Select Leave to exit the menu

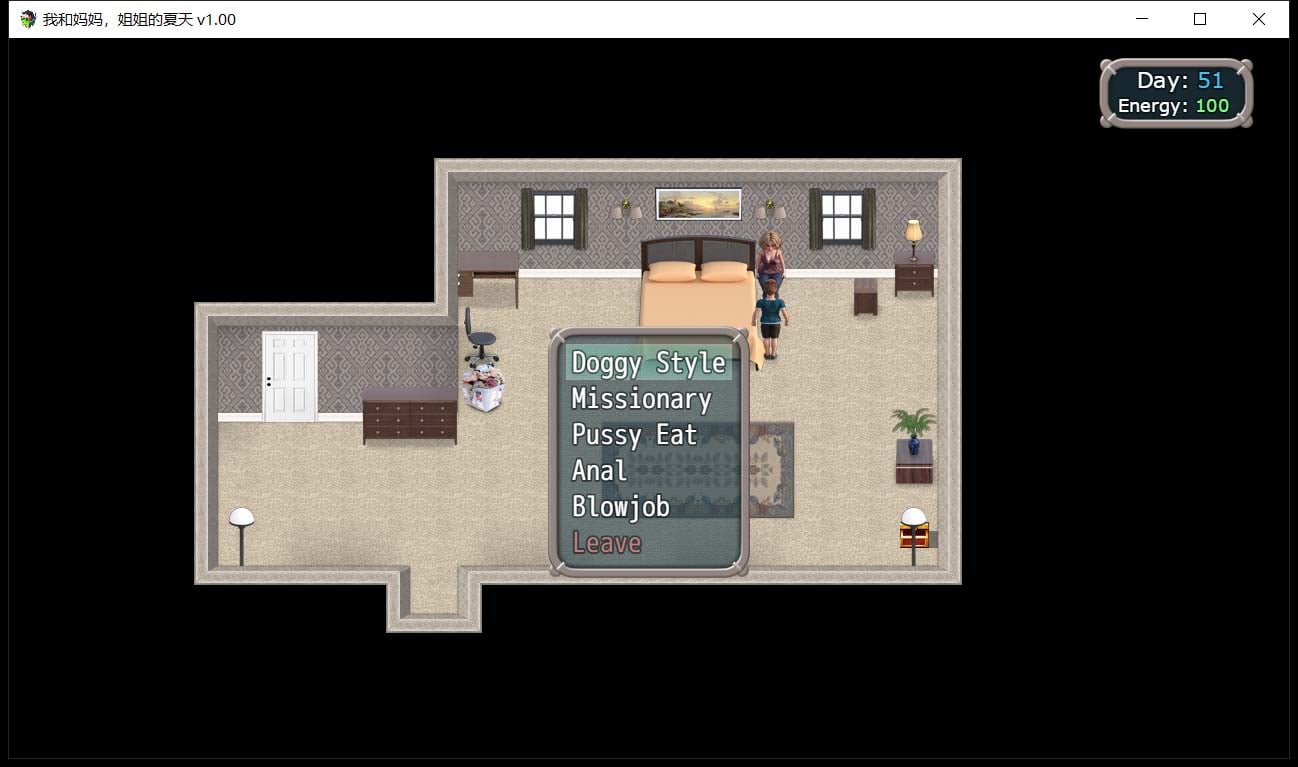coord(606,542)
